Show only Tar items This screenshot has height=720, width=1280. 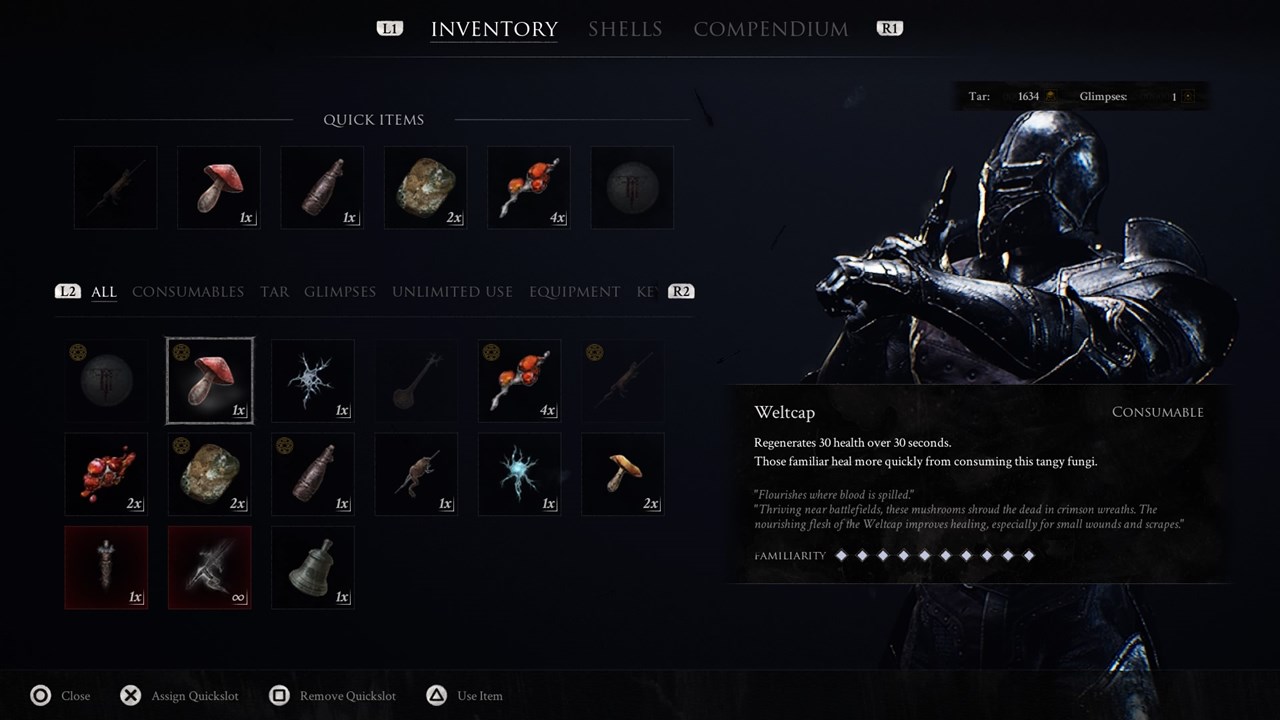click(x=274, y=292)
